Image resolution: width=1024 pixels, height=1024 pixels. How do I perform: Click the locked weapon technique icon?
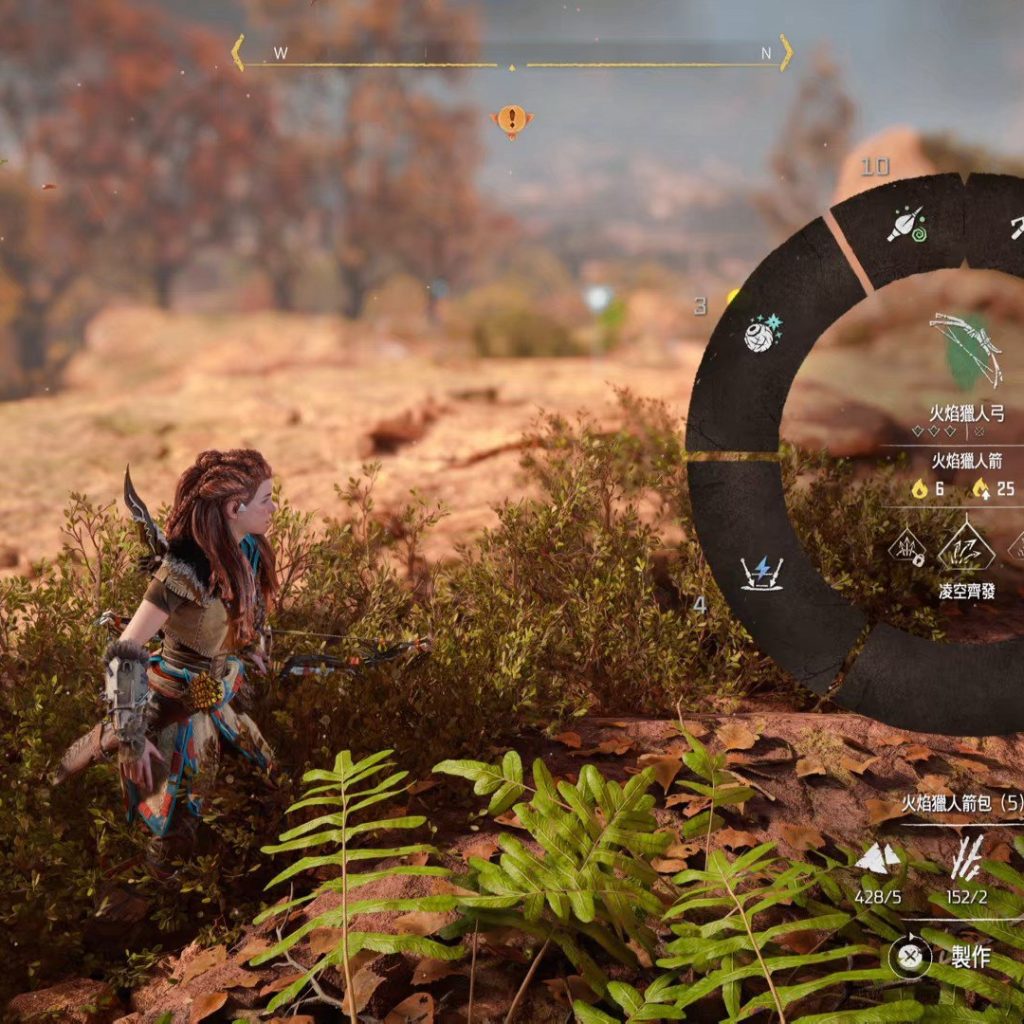[906, 548]
